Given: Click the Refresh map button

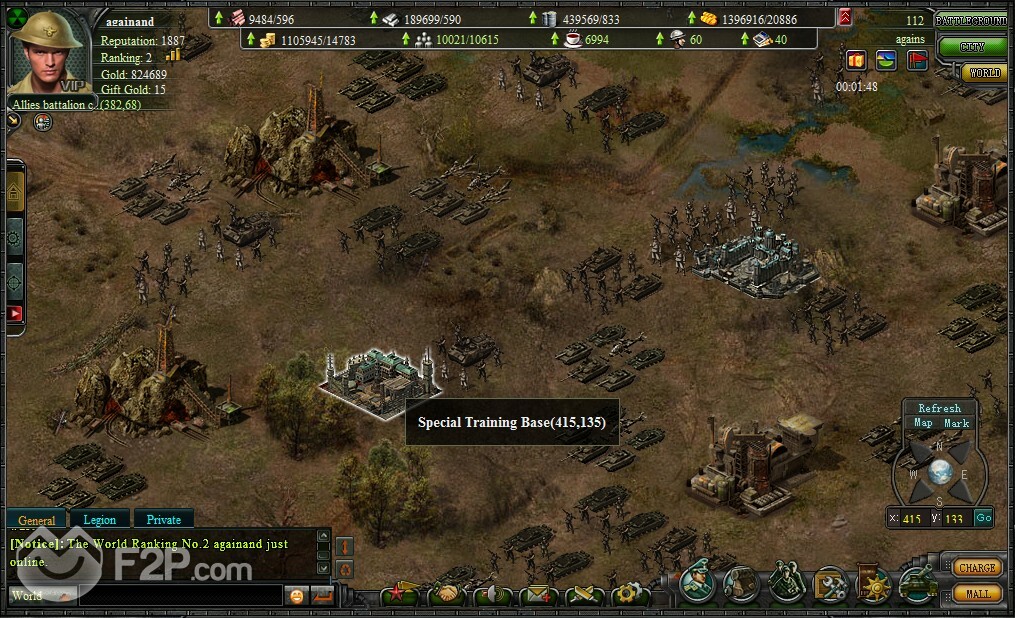Looking at the screenshot, I should 939,408.
